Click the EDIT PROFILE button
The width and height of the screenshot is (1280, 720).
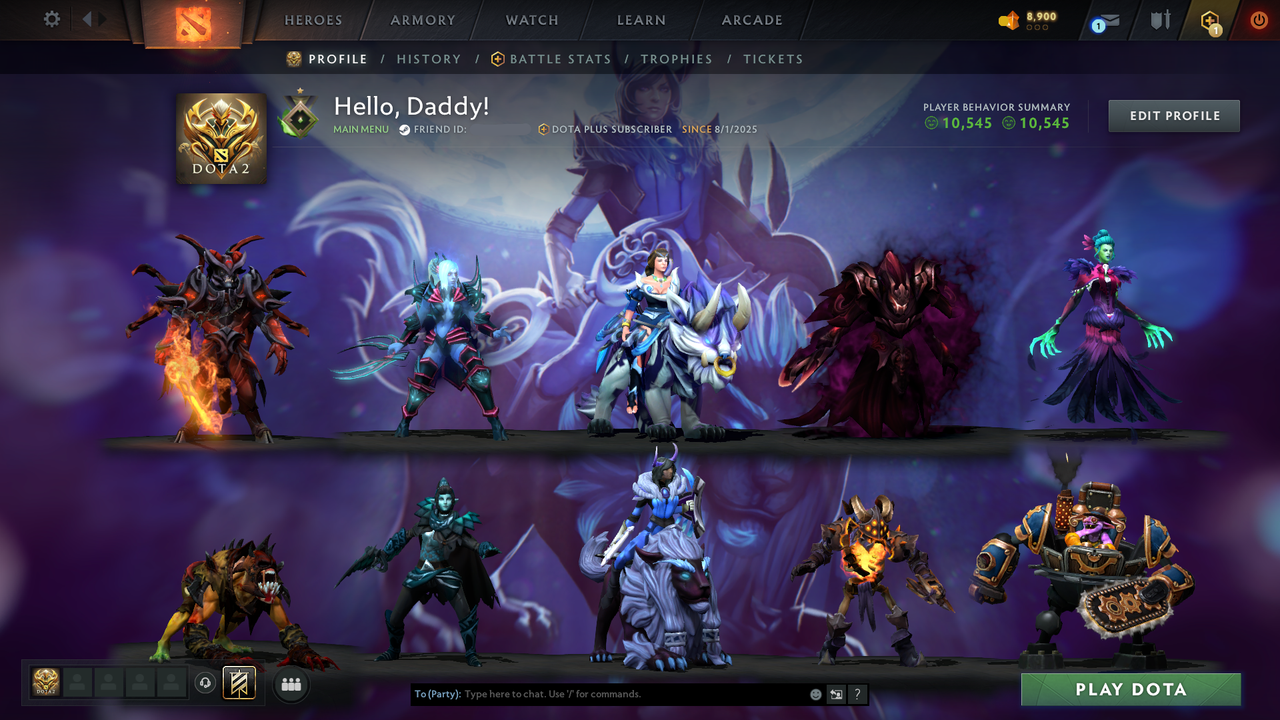(x=1173, y=115)
